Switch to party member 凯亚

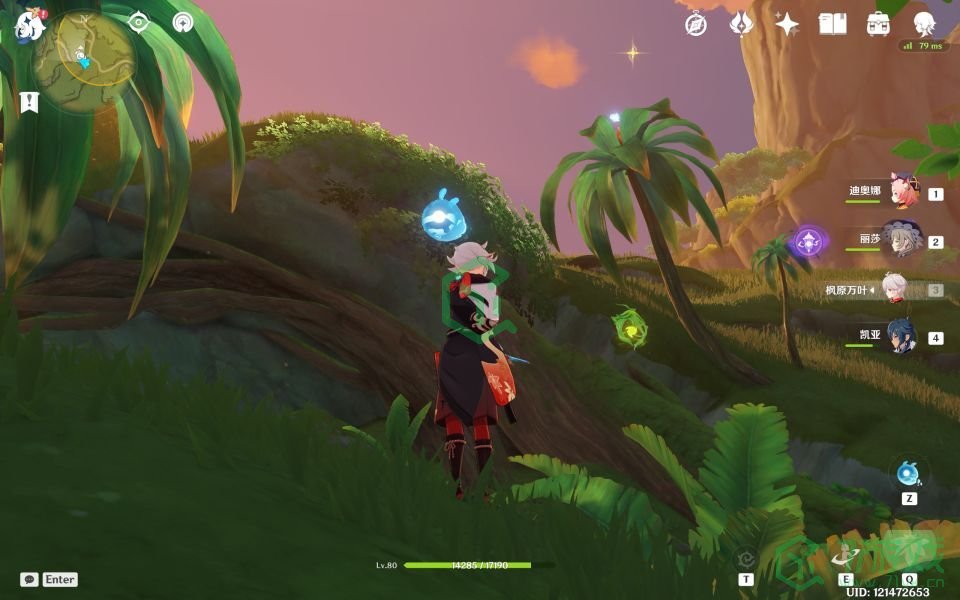902,337
